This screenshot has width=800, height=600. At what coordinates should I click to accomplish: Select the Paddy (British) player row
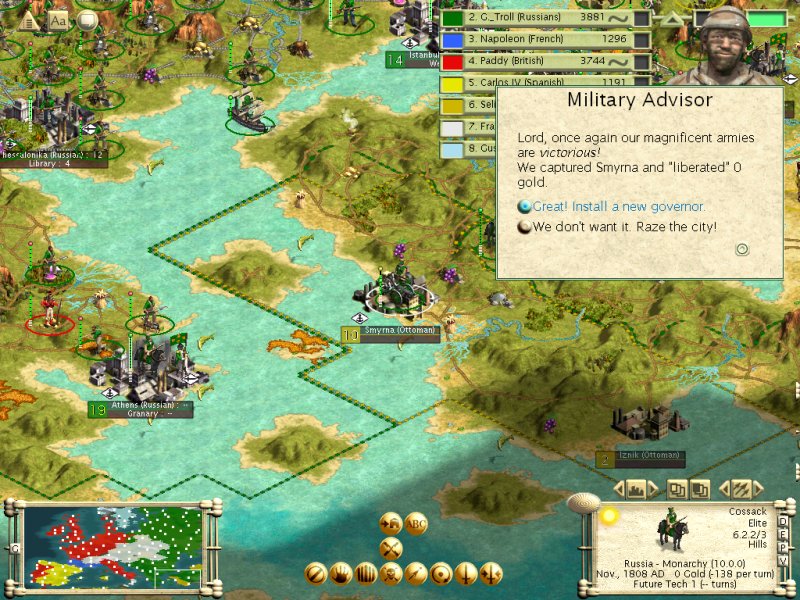(x=544, y=62)
